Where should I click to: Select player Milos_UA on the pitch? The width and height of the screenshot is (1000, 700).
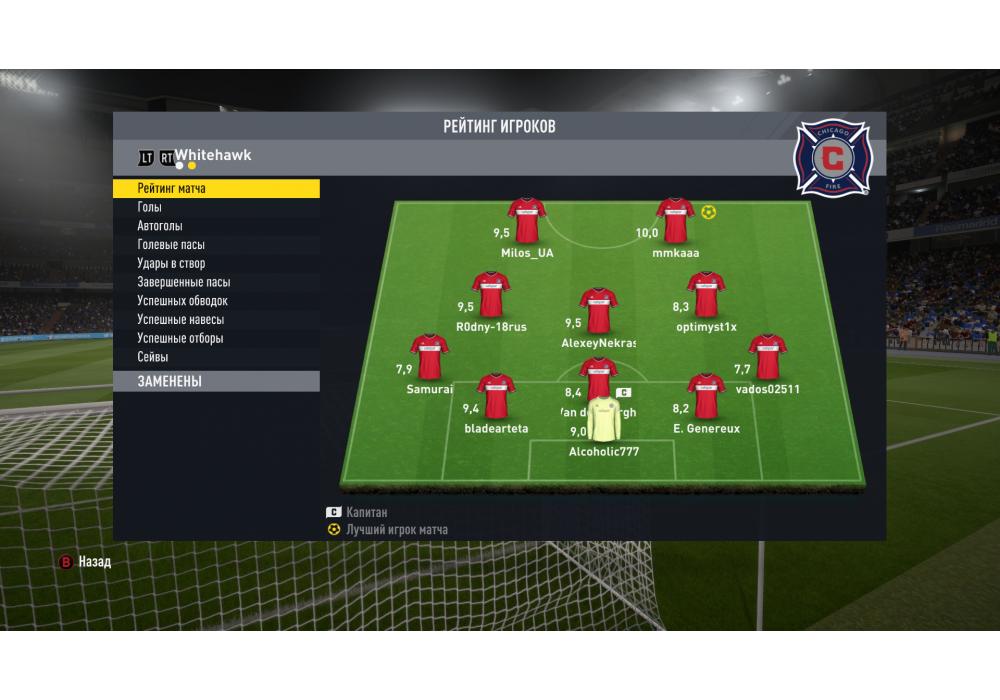pos(526,222)
